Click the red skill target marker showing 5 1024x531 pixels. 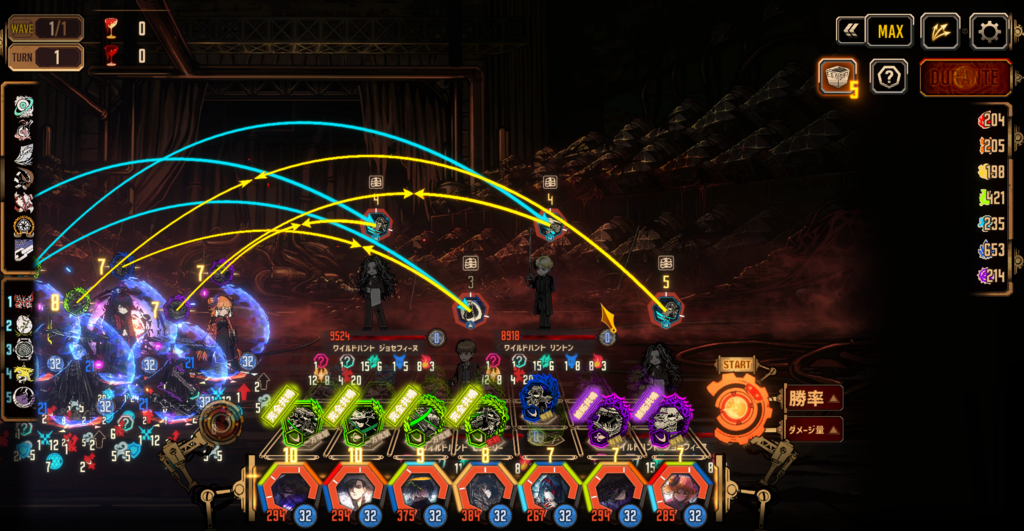point(667,311)
